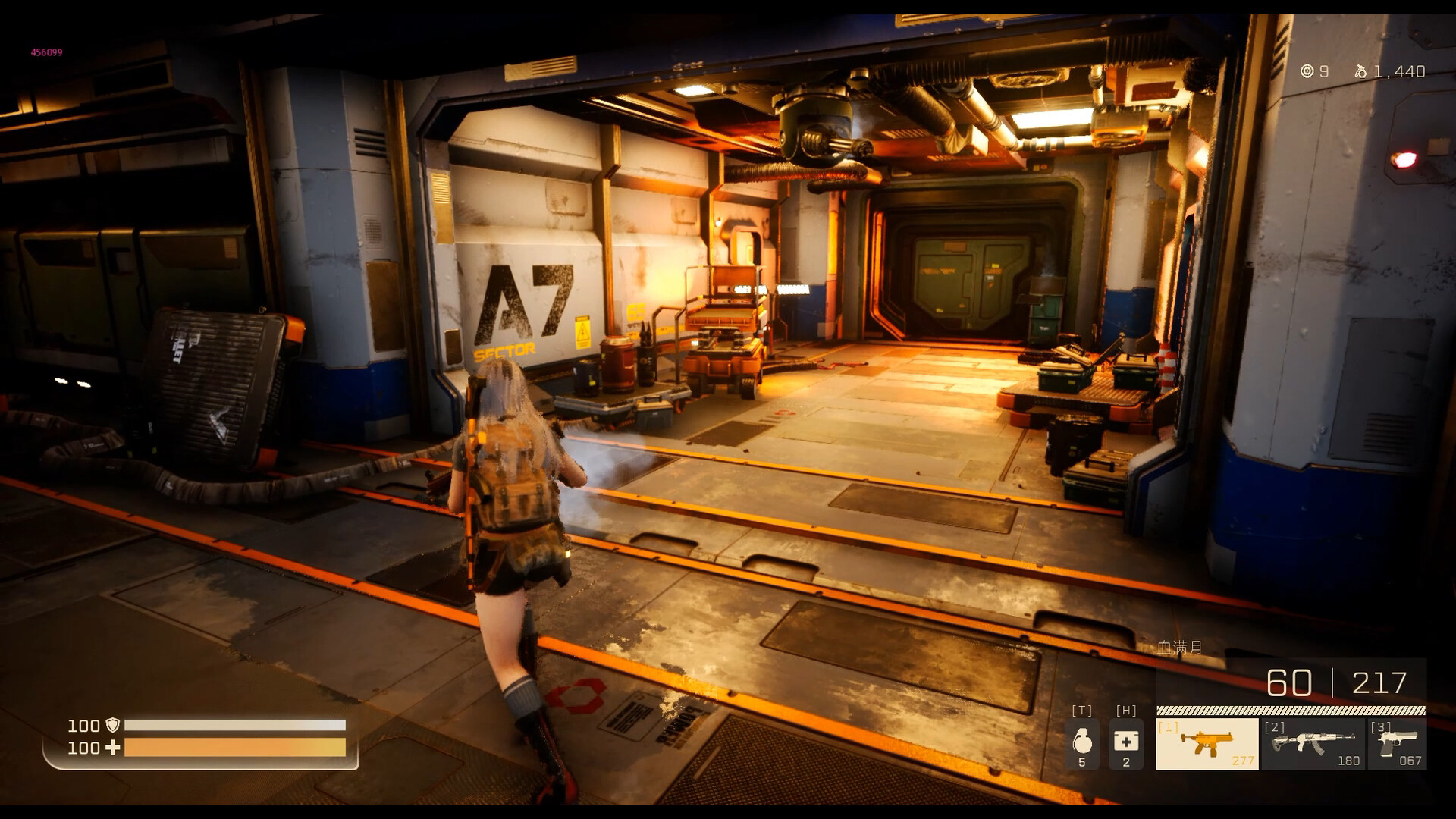Choose the grenade item slot

point(1082,744)
